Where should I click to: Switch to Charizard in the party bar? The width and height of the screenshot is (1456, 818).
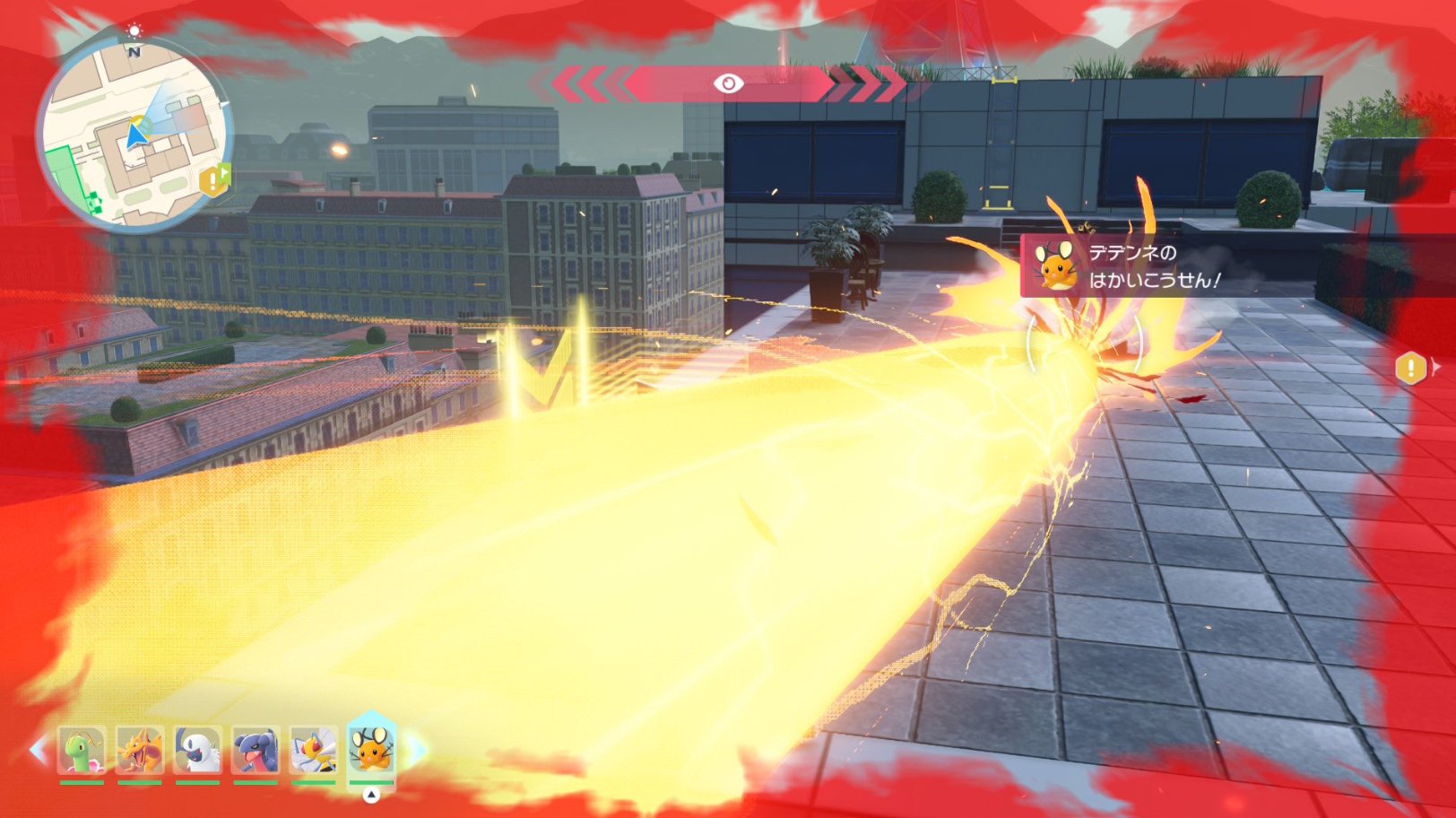point(140,750)
